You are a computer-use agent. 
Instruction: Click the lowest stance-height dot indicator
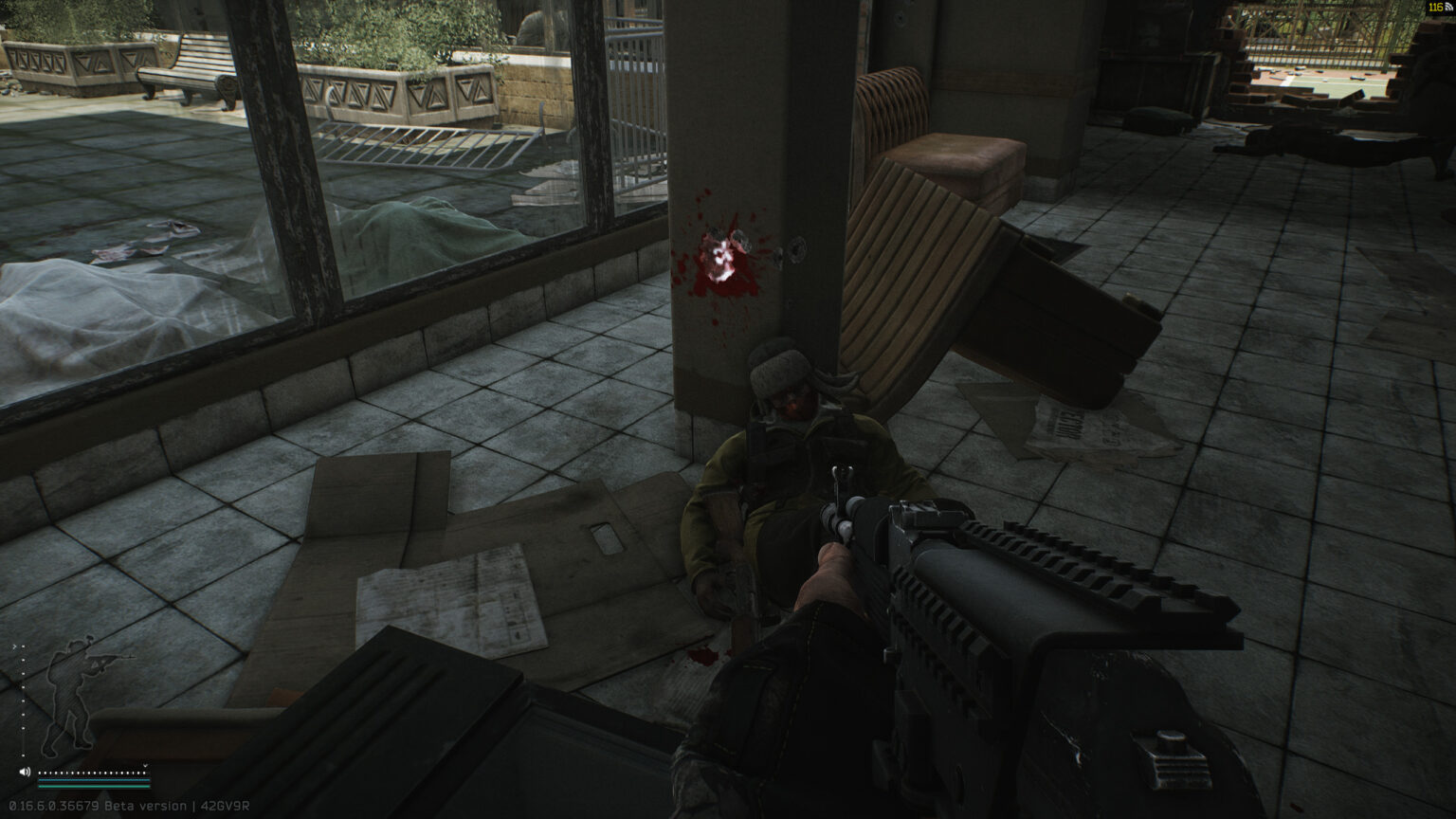pyautogui.click(x=23, y=755)
